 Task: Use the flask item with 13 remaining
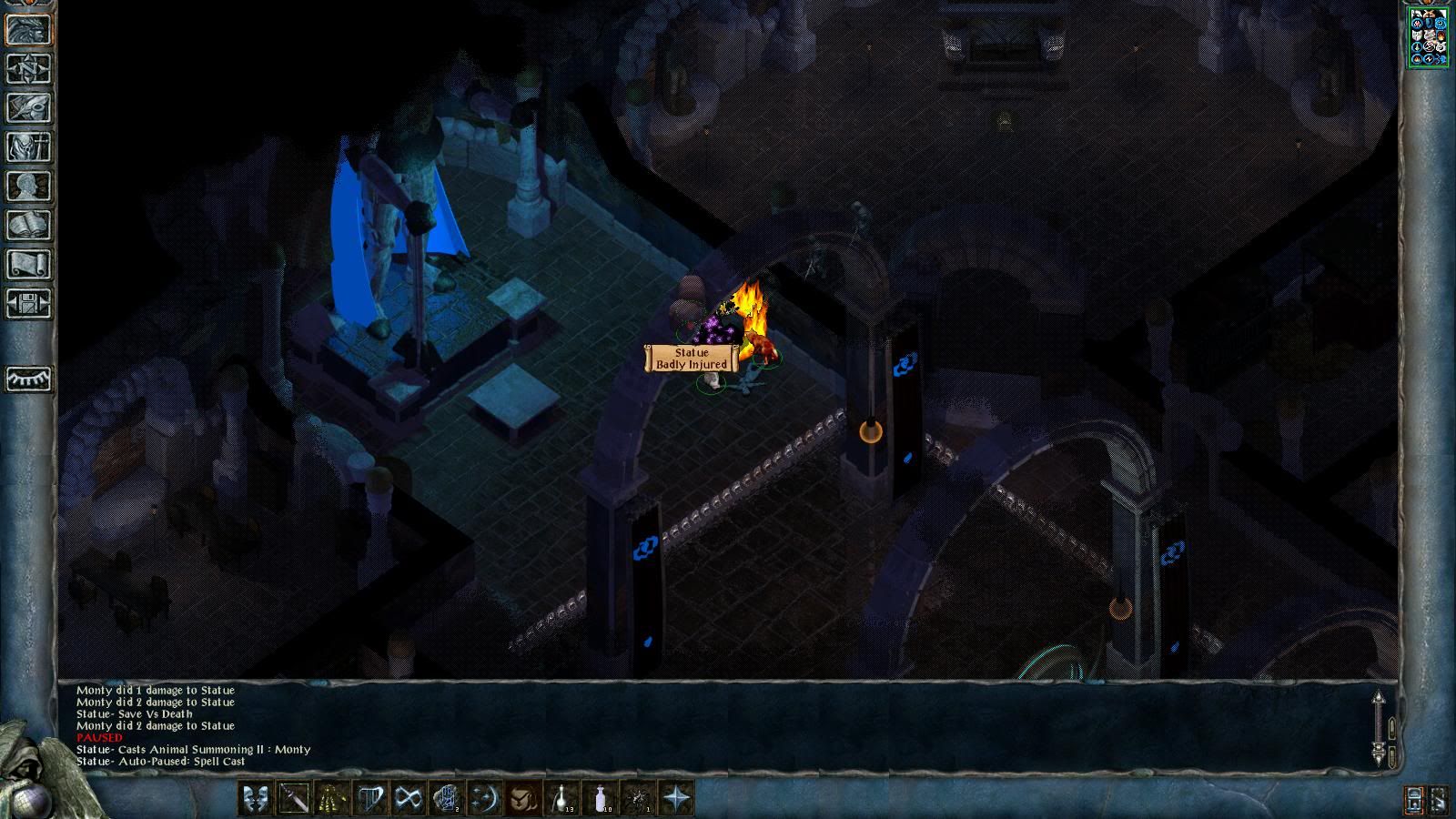click(561, 799)
